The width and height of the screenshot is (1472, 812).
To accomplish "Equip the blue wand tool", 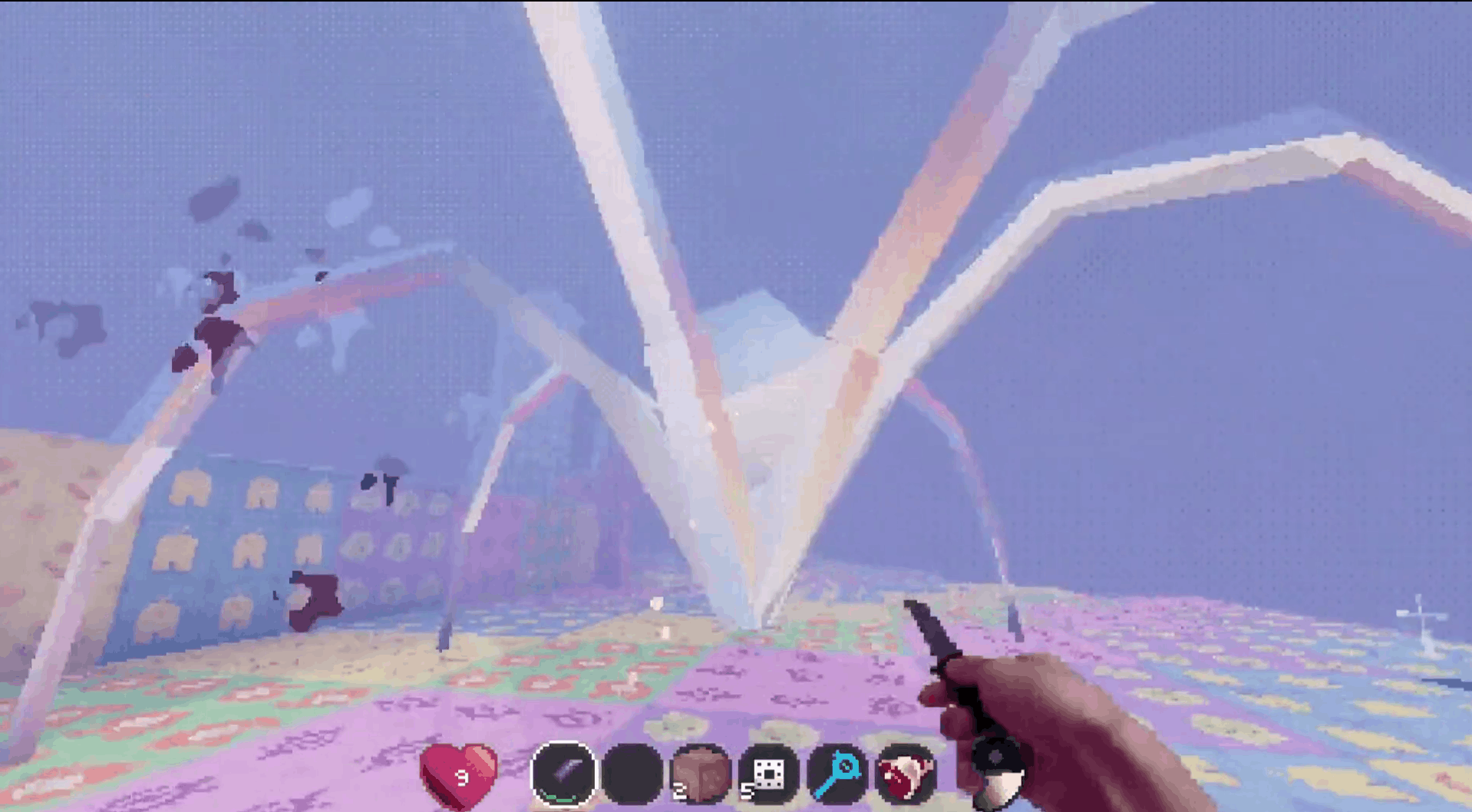I will coord(837,774).
